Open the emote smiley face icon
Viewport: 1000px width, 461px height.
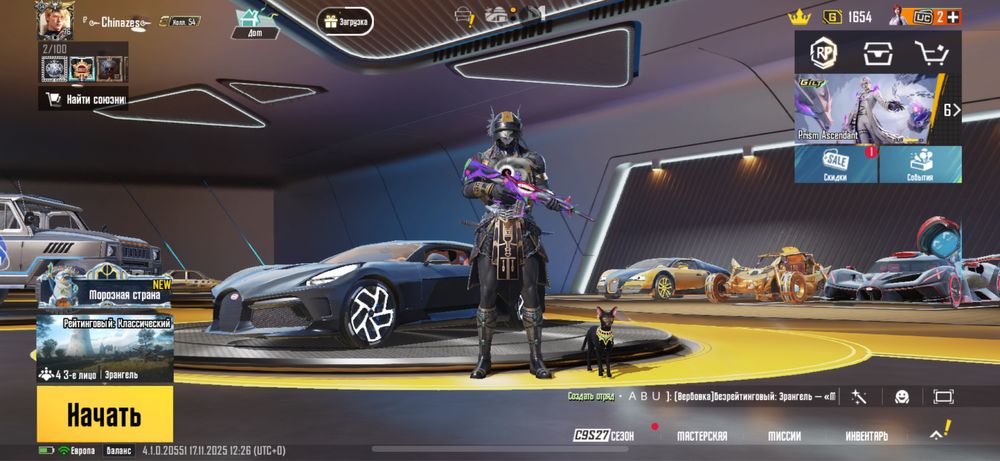pos(901,396)
